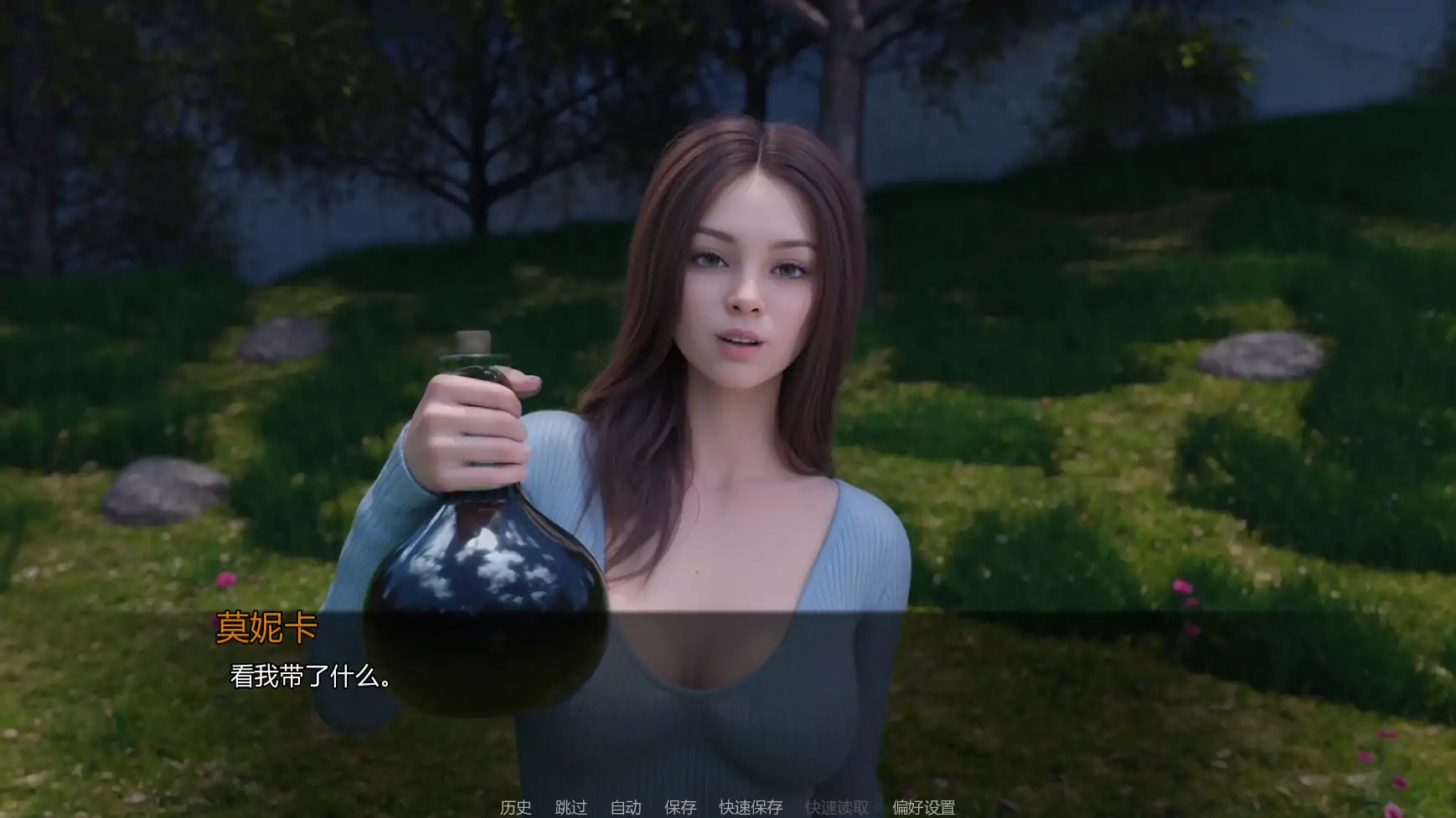Select 历史 from the quick menu bar

pyautogui.click(x=516, y=807)
